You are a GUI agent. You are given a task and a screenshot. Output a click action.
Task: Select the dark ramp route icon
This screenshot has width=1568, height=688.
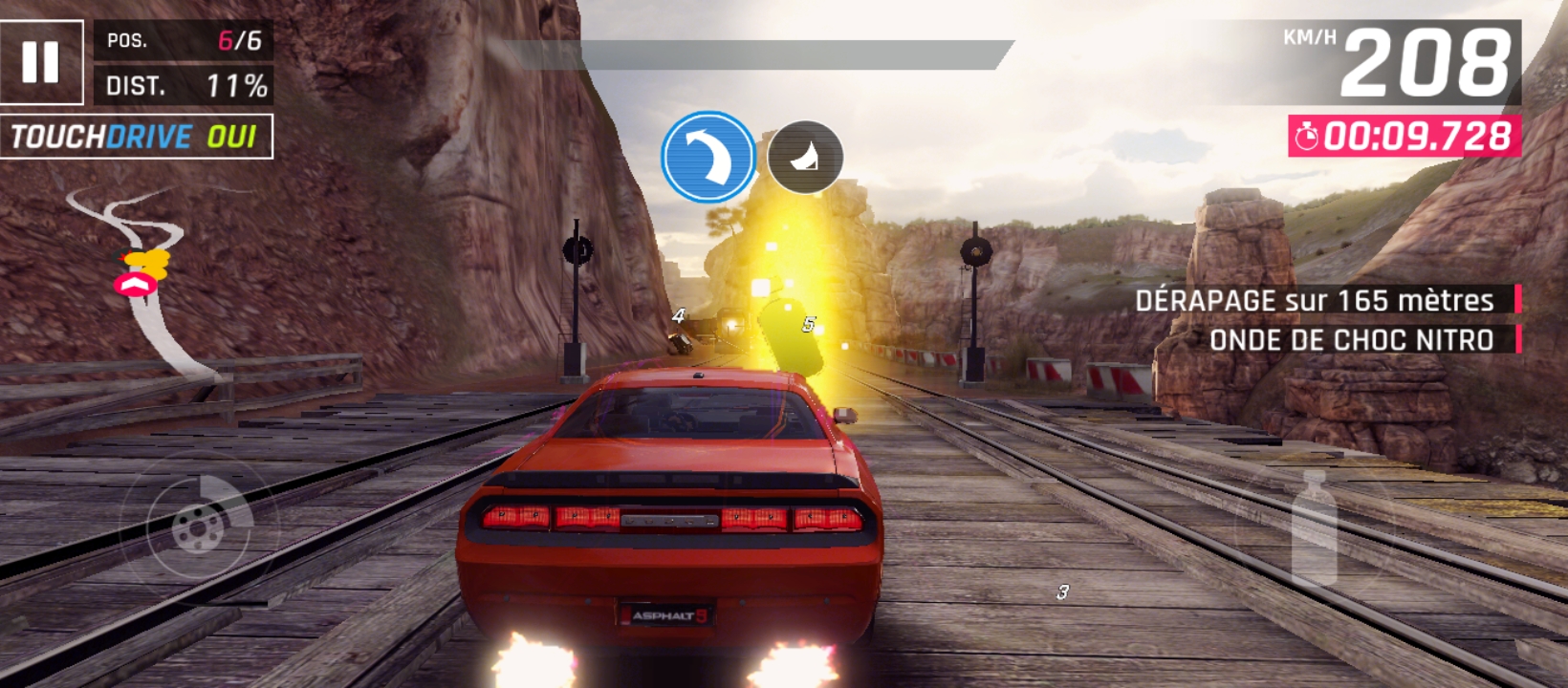(x=805, y=158)
